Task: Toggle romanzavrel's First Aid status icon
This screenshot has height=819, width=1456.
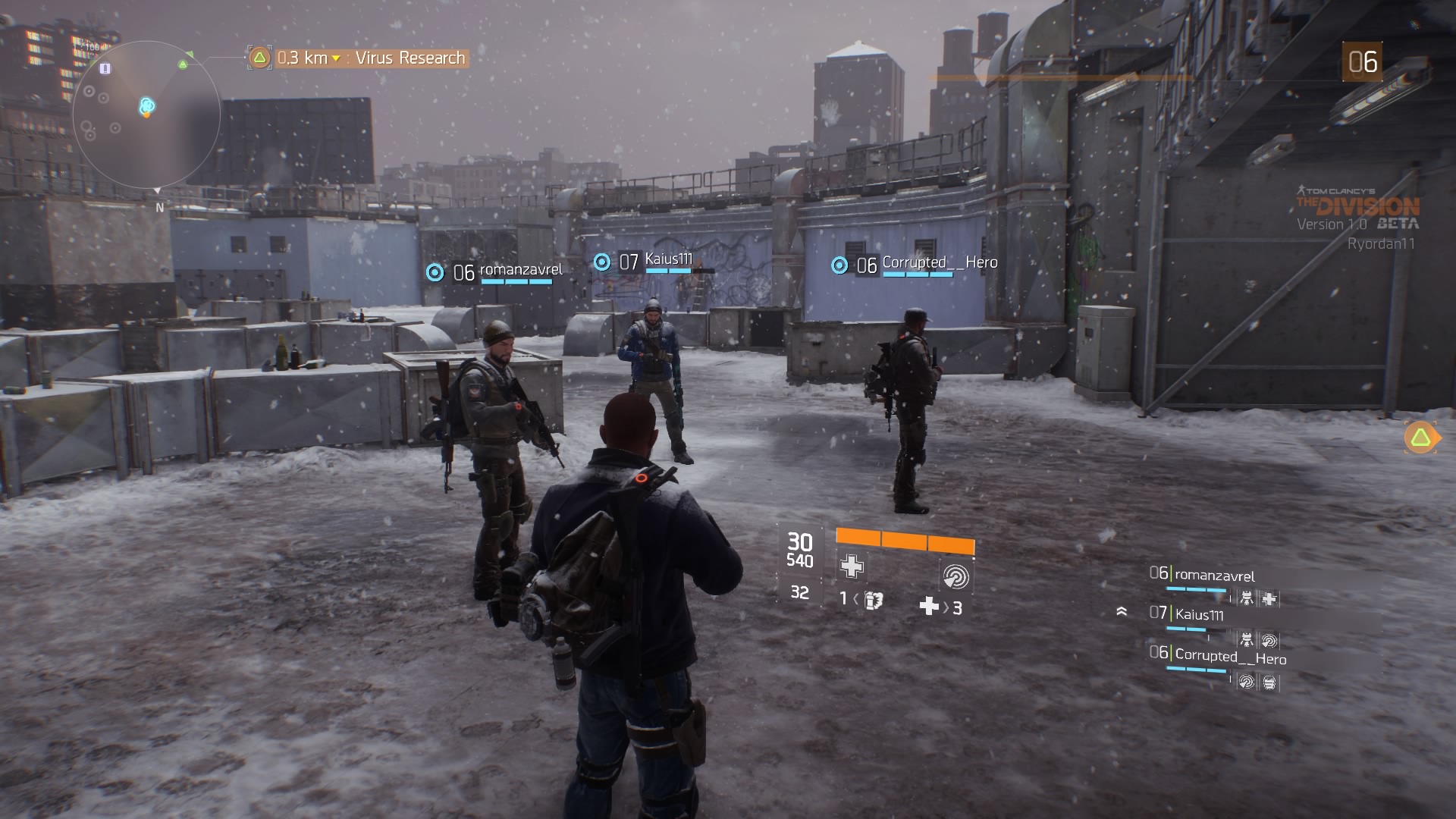Action: (x=1270, y=598)
